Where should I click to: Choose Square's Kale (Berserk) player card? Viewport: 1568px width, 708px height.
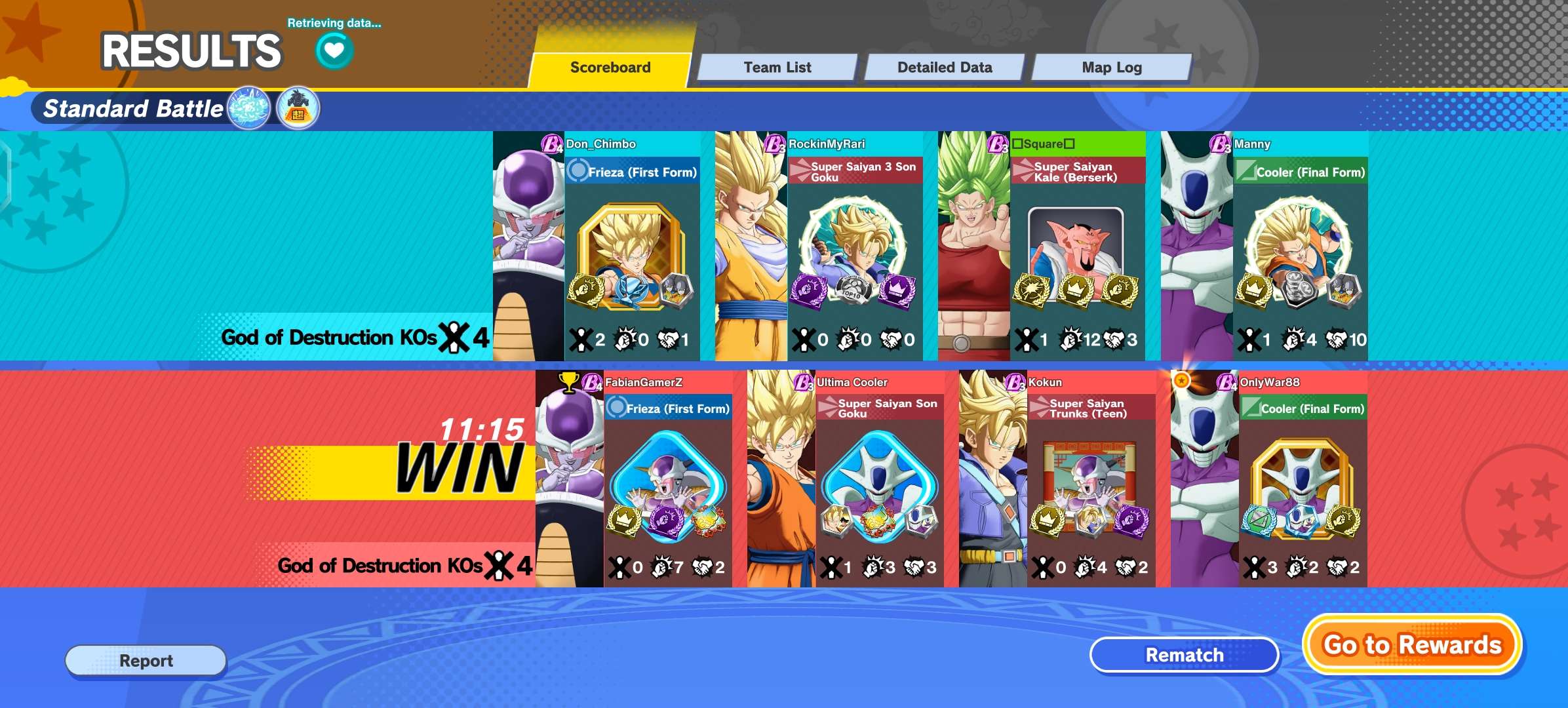(x=1042, y=246)
